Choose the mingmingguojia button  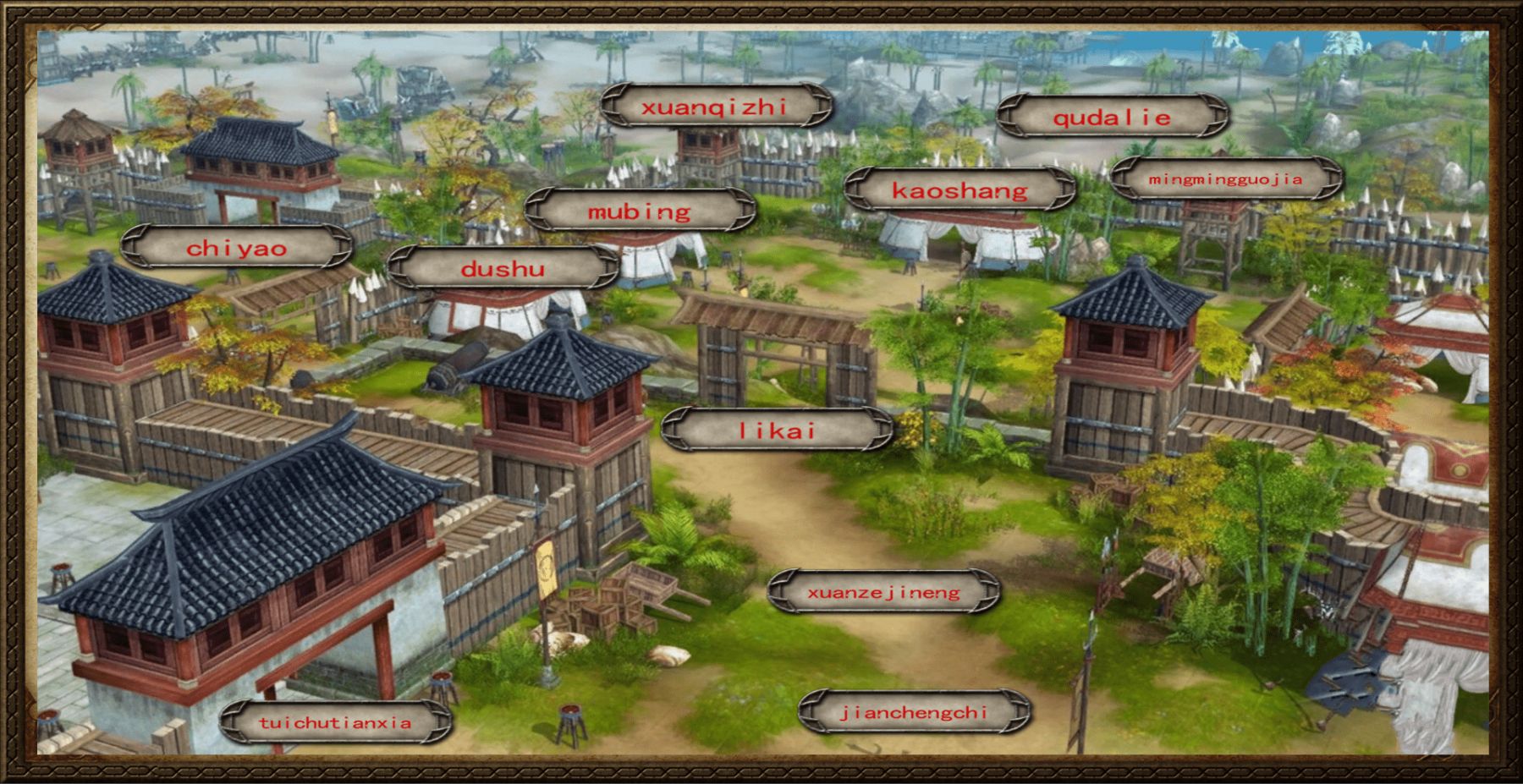tap(1225, 179)
